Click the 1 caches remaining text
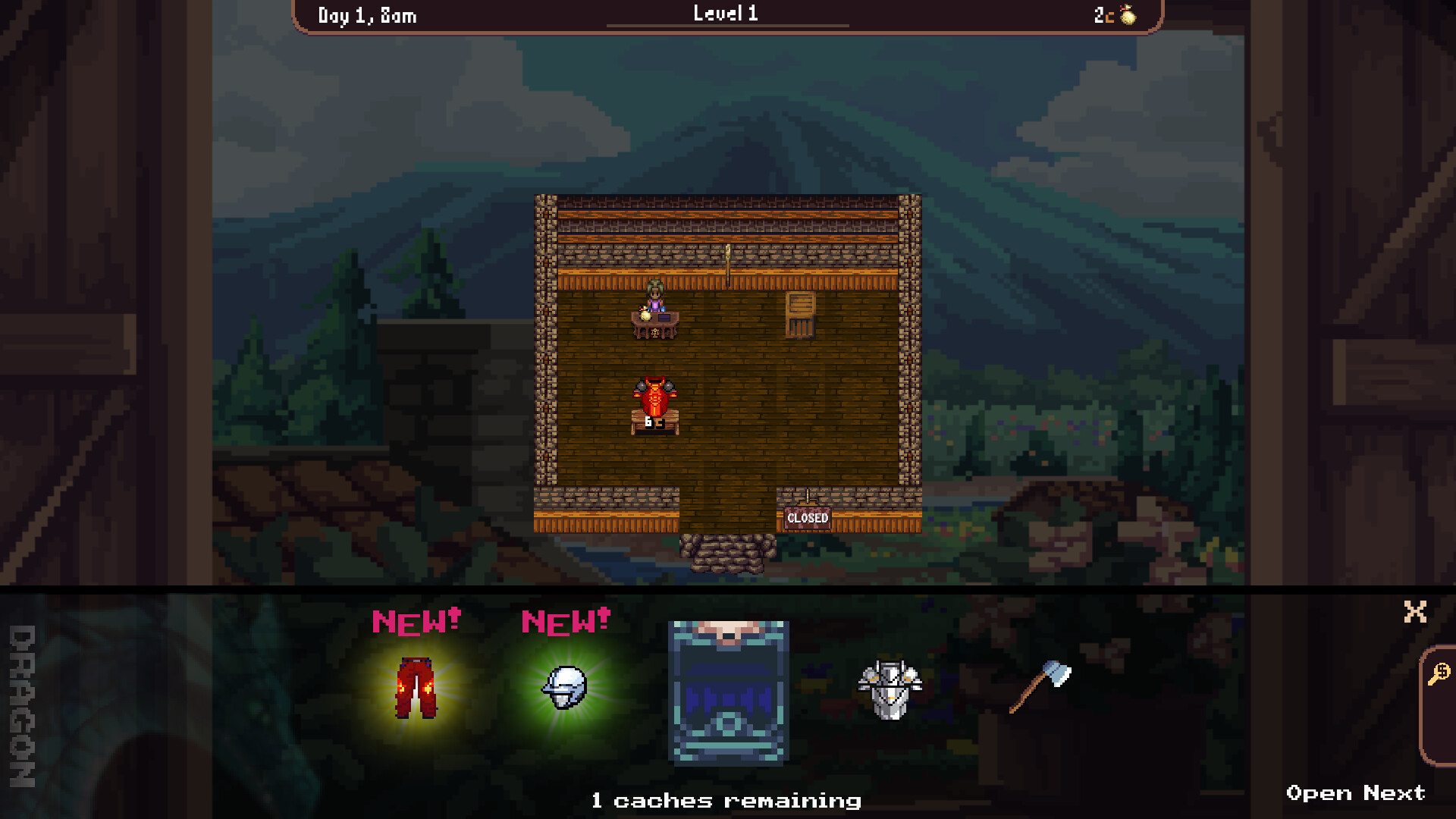 726,800
